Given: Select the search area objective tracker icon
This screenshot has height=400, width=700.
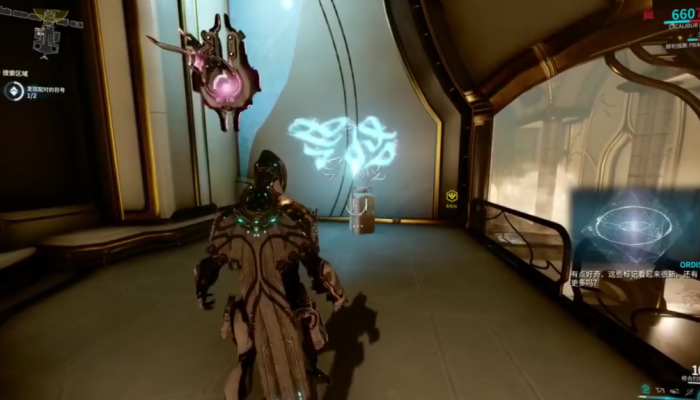Looking at the screenshot, I should tap(13, 92).
